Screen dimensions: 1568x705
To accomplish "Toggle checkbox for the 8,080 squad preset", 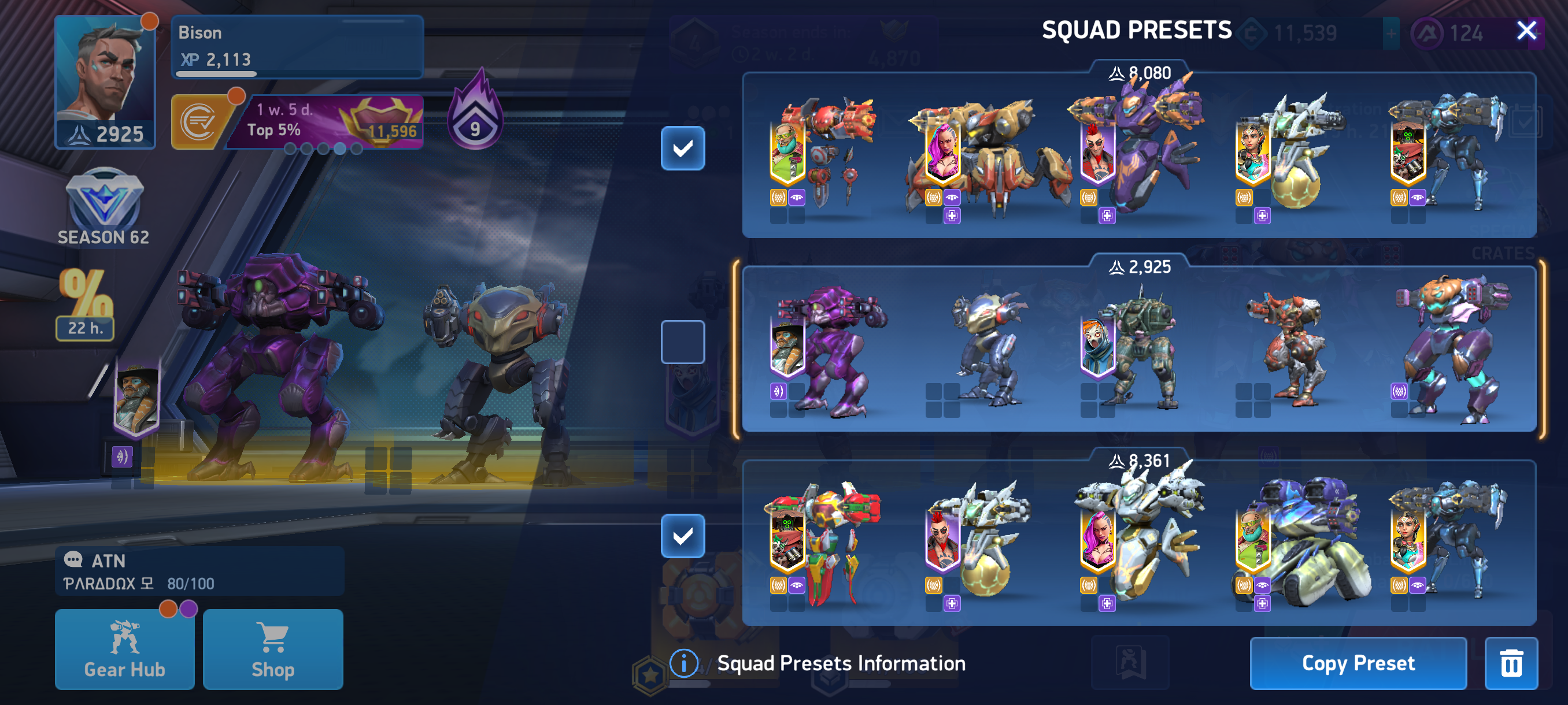I will pyautogui.click(x=682, y=148).
